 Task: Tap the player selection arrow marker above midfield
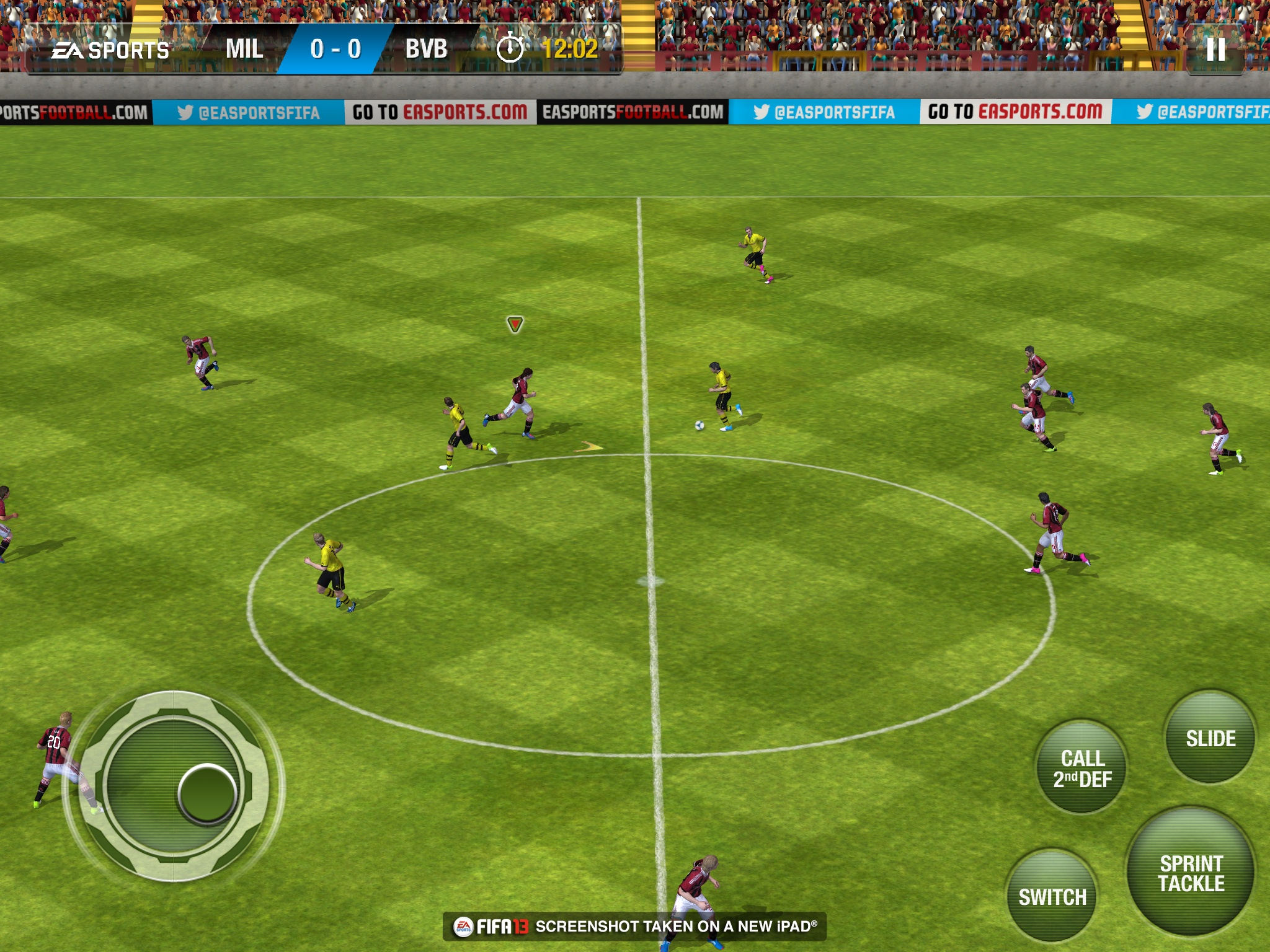(x=514, y=323)
